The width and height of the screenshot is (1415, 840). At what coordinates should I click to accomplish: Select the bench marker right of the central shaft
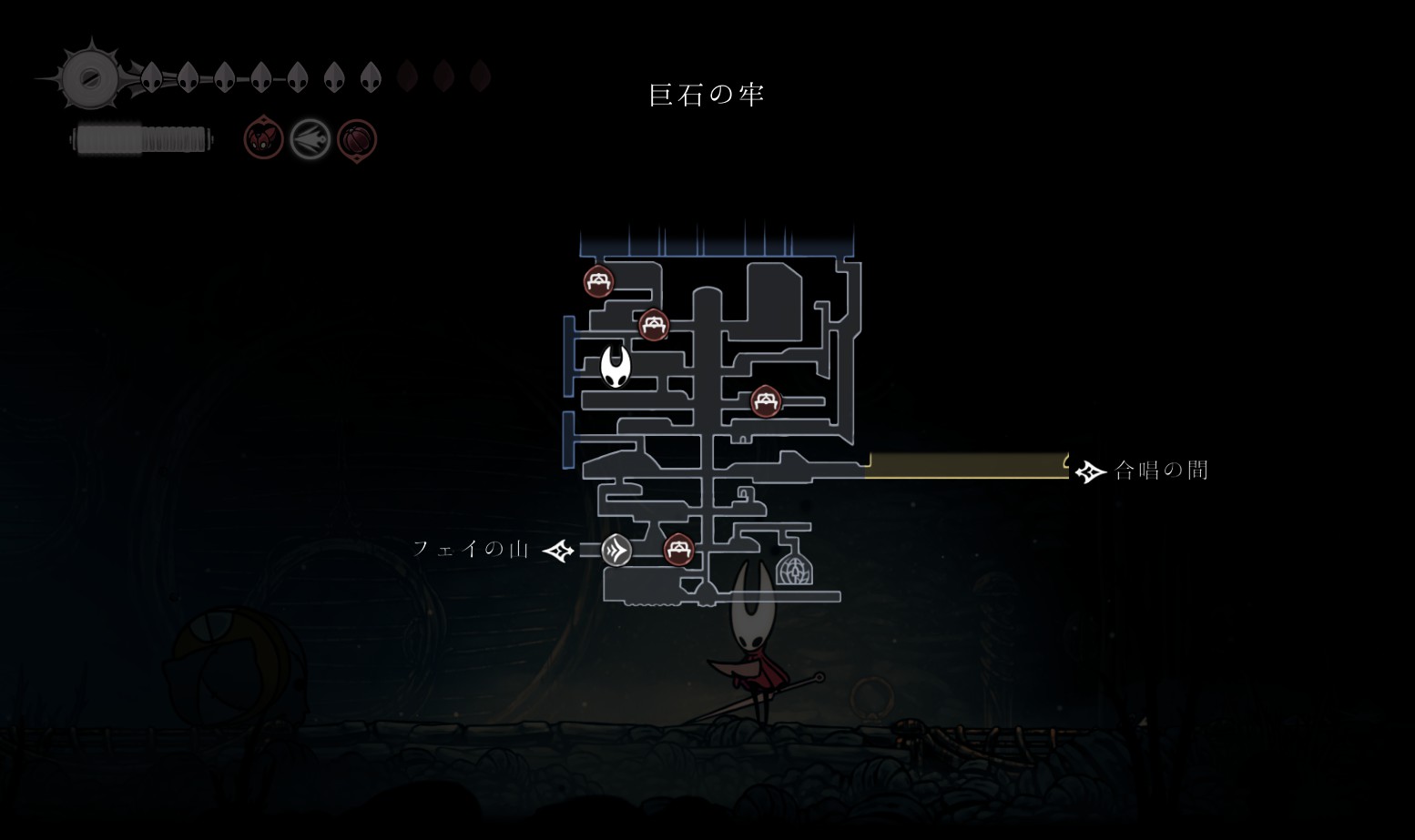point(766,400)
